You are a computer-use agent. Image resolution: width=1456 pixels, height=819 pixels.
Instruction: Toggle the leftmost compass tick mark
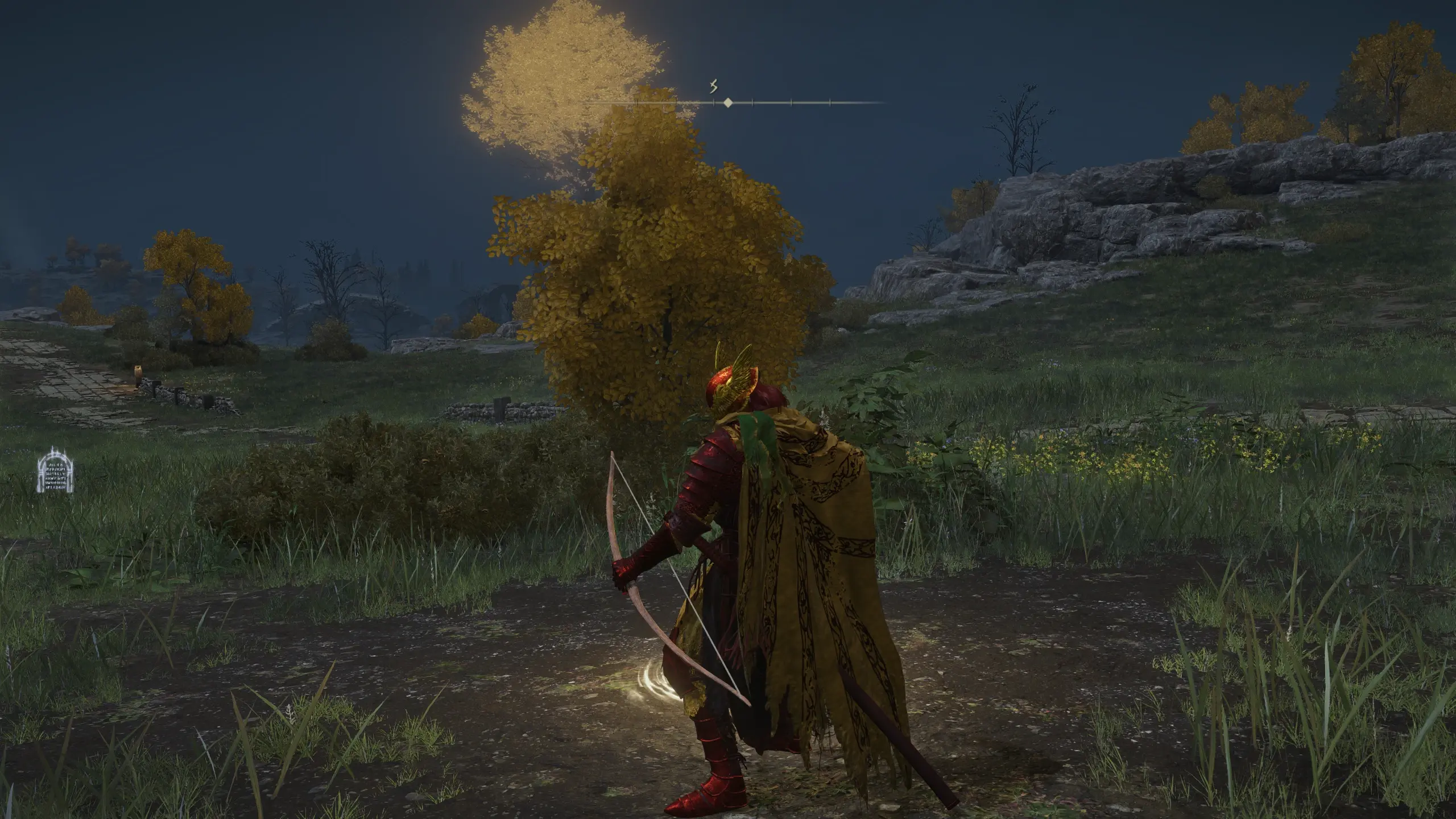[637, 103]
